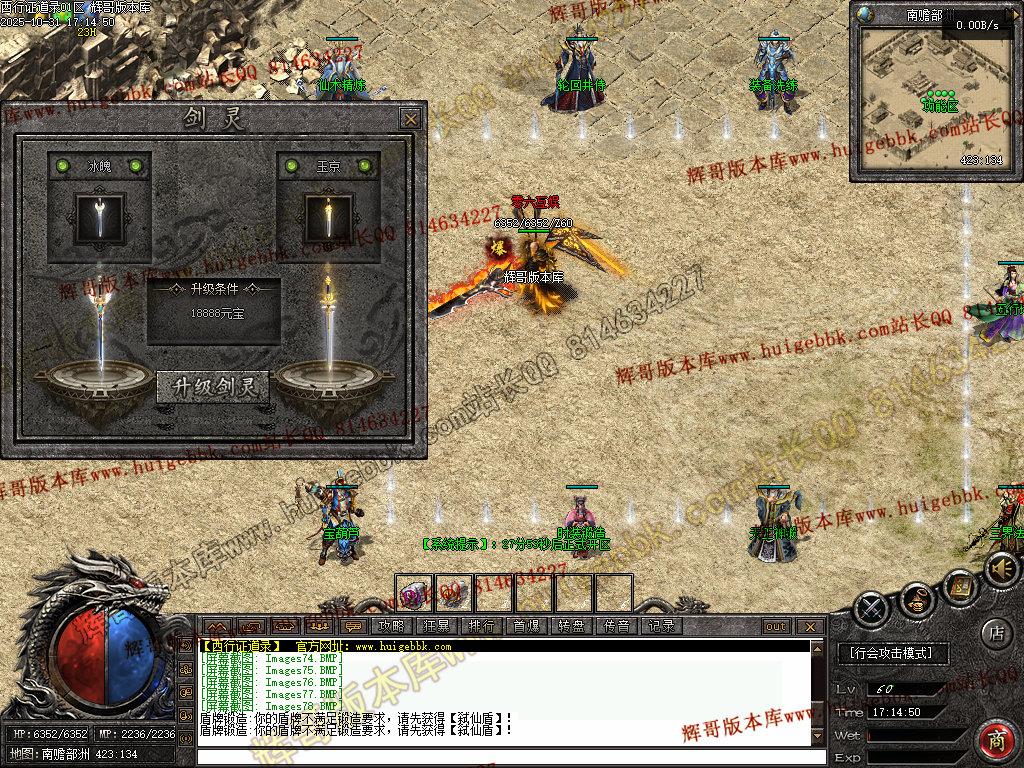1024x768 pixels.
Task: Show the 排行 ranking list
Action: [x=481, y=626]
